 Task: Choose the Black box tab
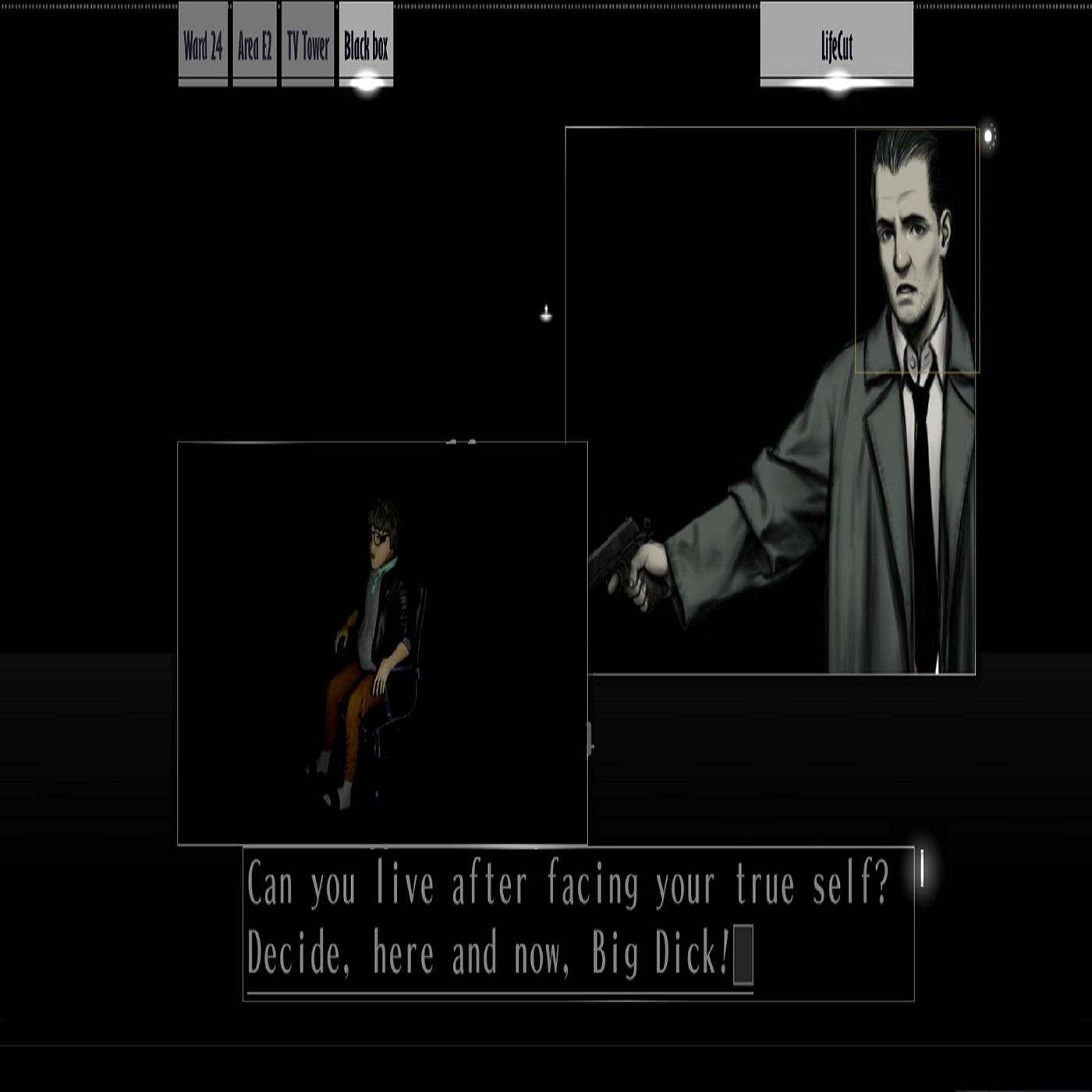point(366,45)
